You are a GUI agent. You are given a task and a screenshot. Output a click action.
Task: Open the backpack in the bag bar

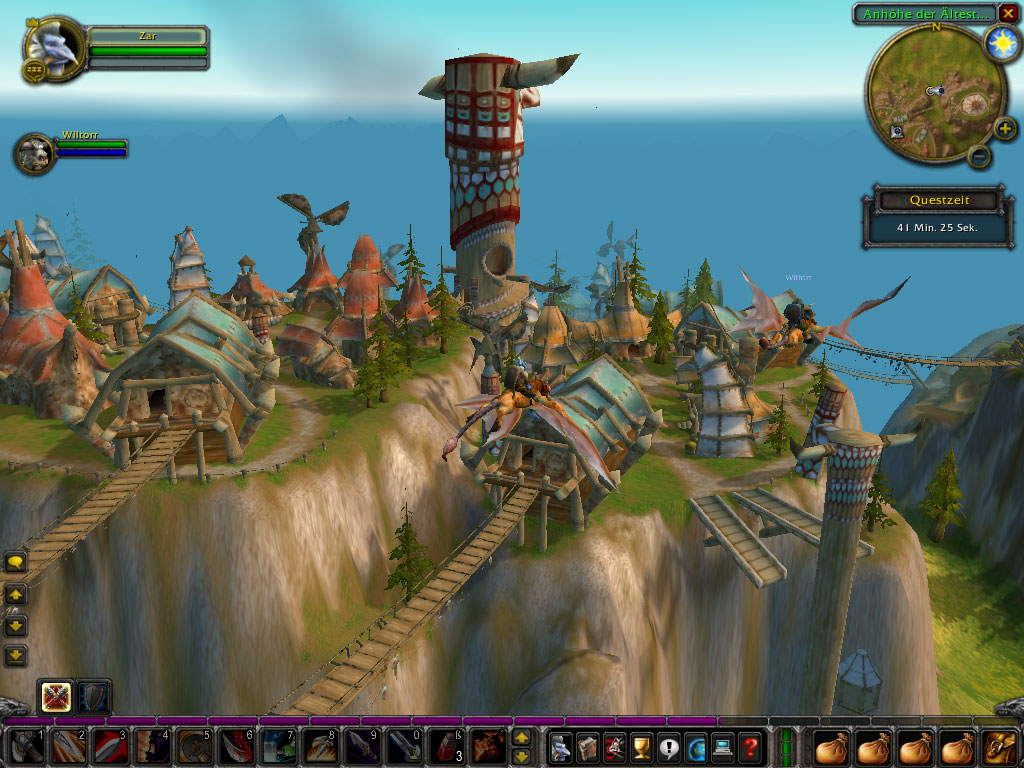tap(1002, 747)
